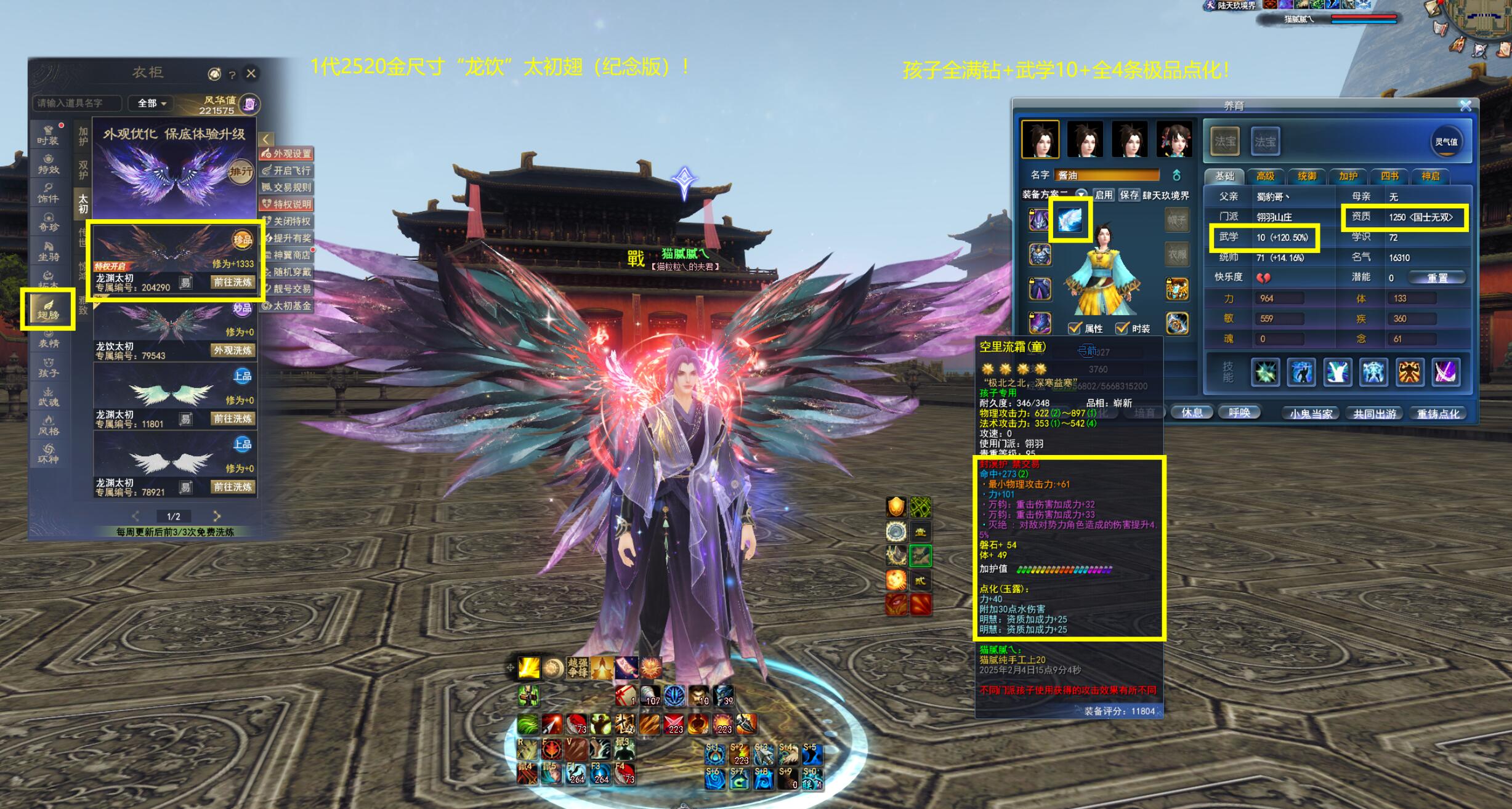Select the 翅膀 wings category
Screen dimensions: 1512x809
tap(48, 309)
